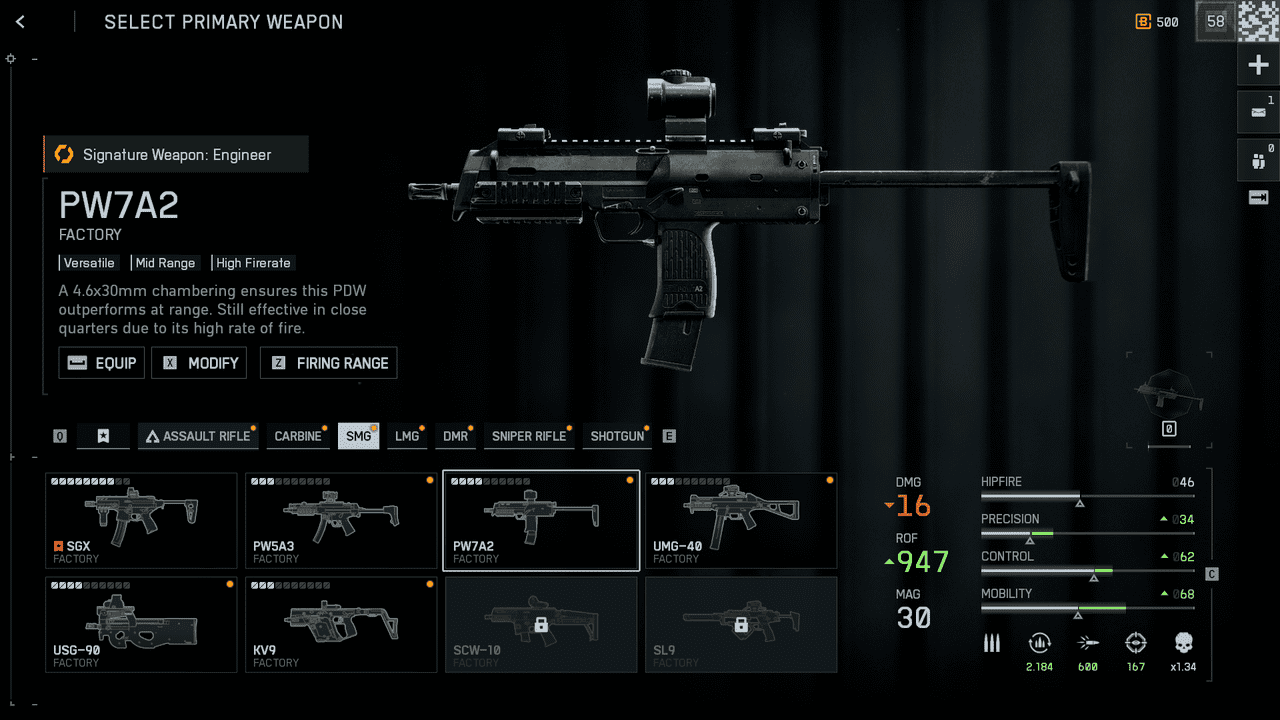
Task: Switch to the Carbine category
Action: 298,436
